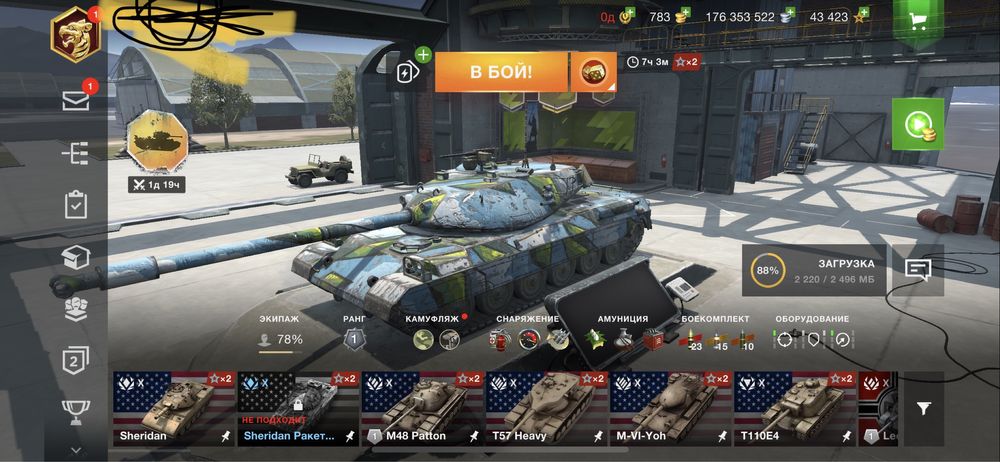Open the mail inbox
Screen dimensions: 1000x462
[75, 100]
